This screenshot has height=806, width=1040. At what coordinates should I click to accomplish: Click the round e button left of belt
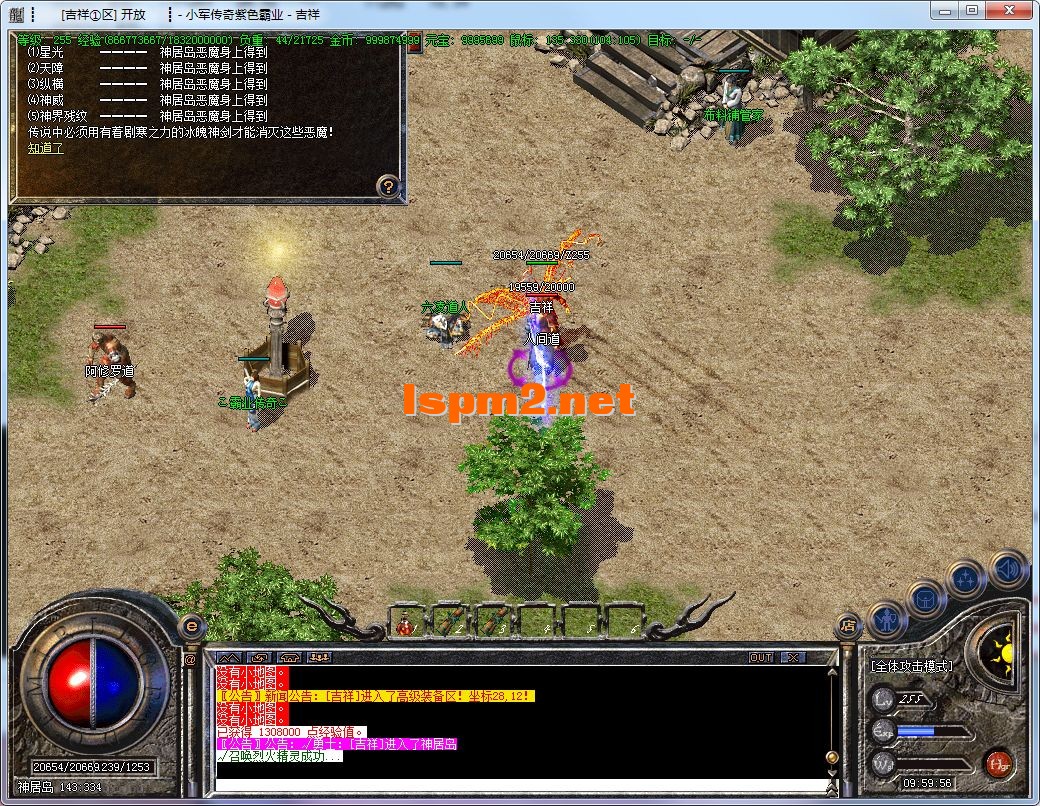click(190, 626)
